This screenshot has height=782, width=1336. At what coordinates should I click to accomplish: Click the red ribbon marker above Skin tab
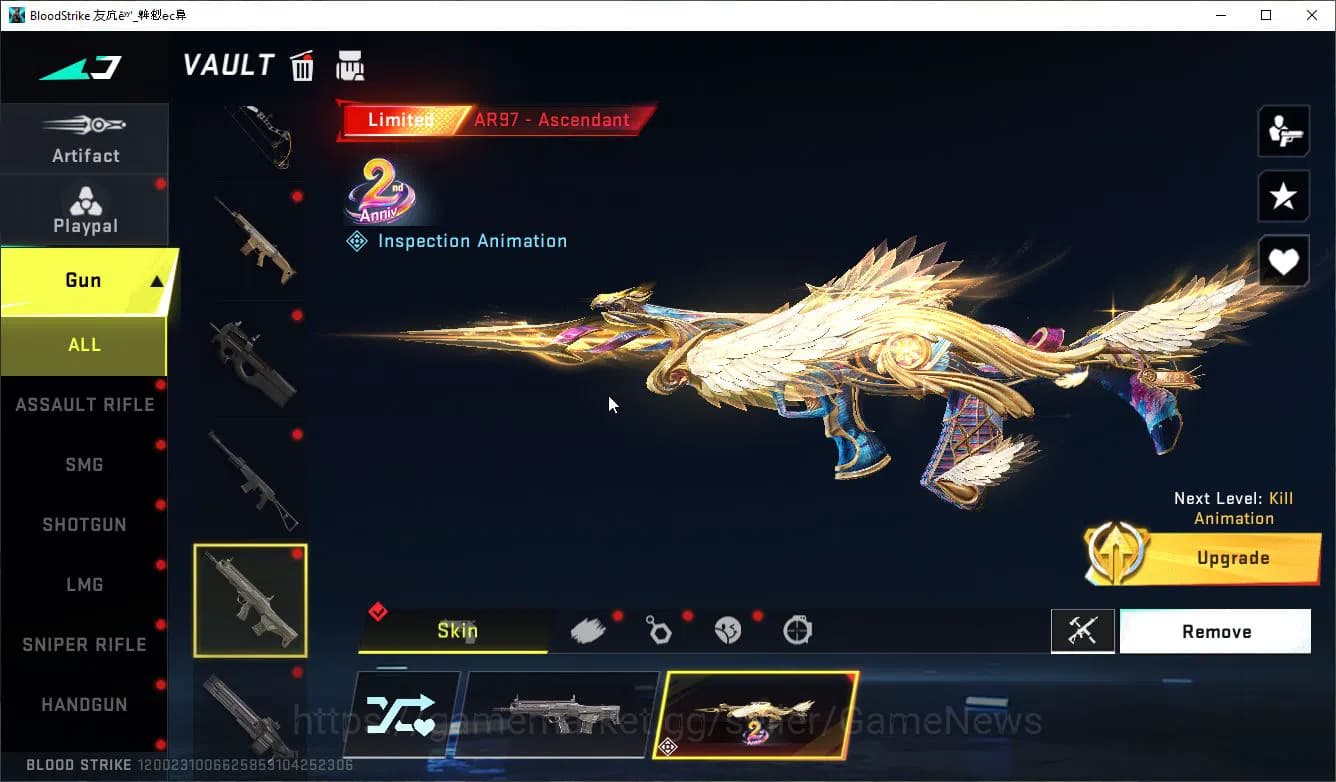[378, 611]
